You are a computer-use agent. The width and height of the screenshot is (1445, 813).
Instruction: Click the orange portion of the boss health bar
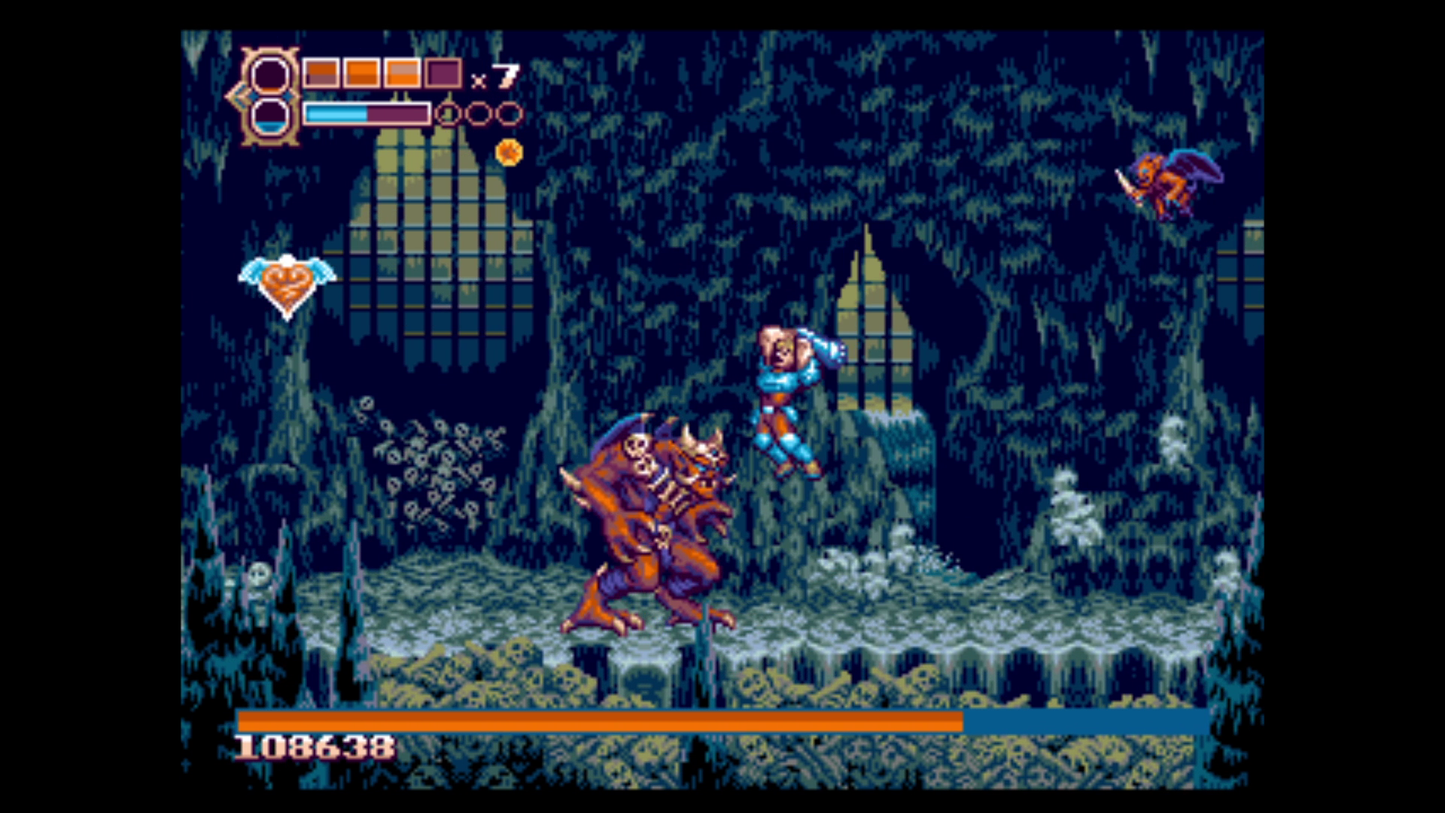(600, 718)
